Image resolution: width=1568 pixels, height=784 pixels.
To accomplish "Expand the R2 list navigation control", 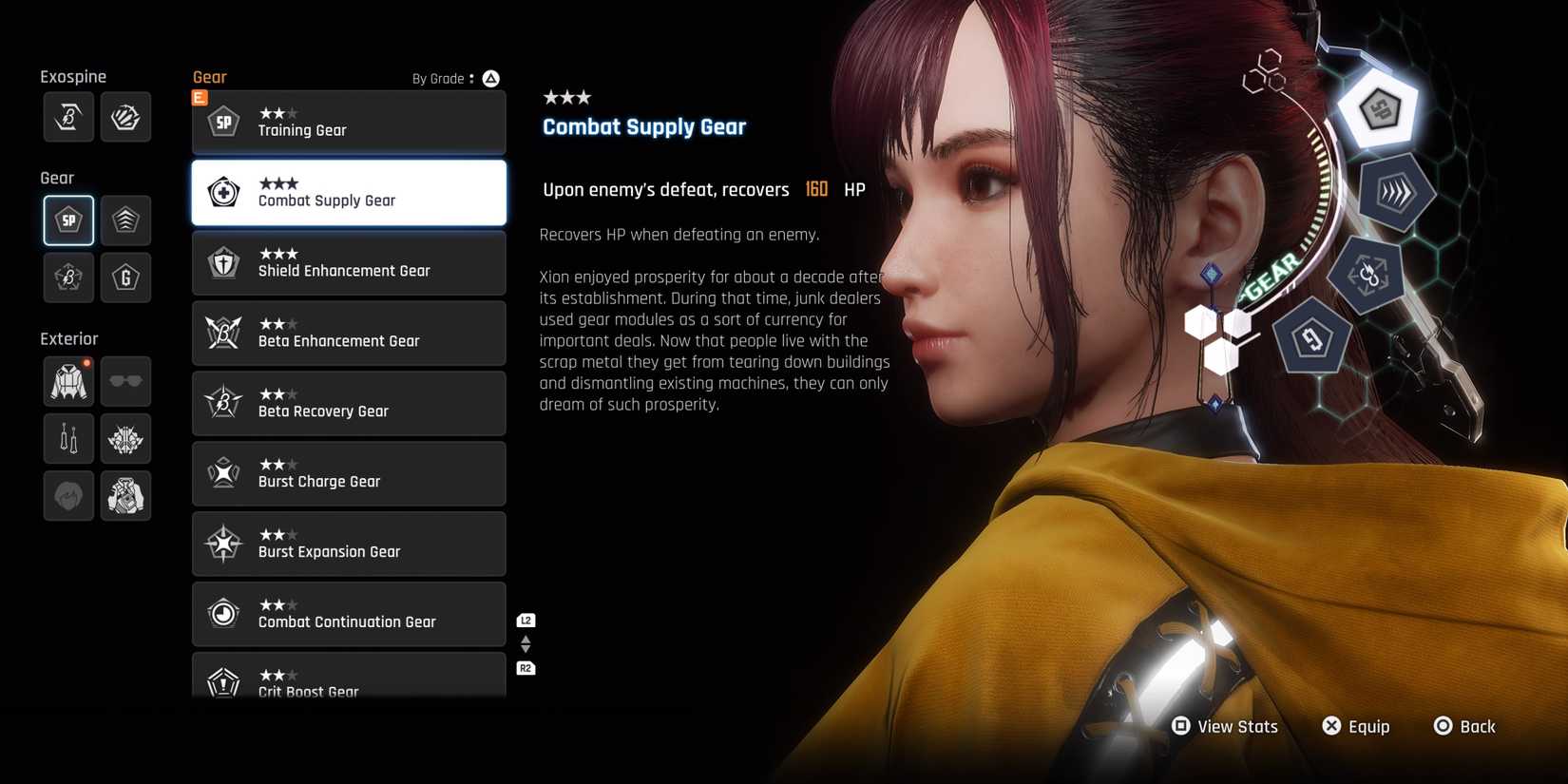I will [x=525, y=668].
